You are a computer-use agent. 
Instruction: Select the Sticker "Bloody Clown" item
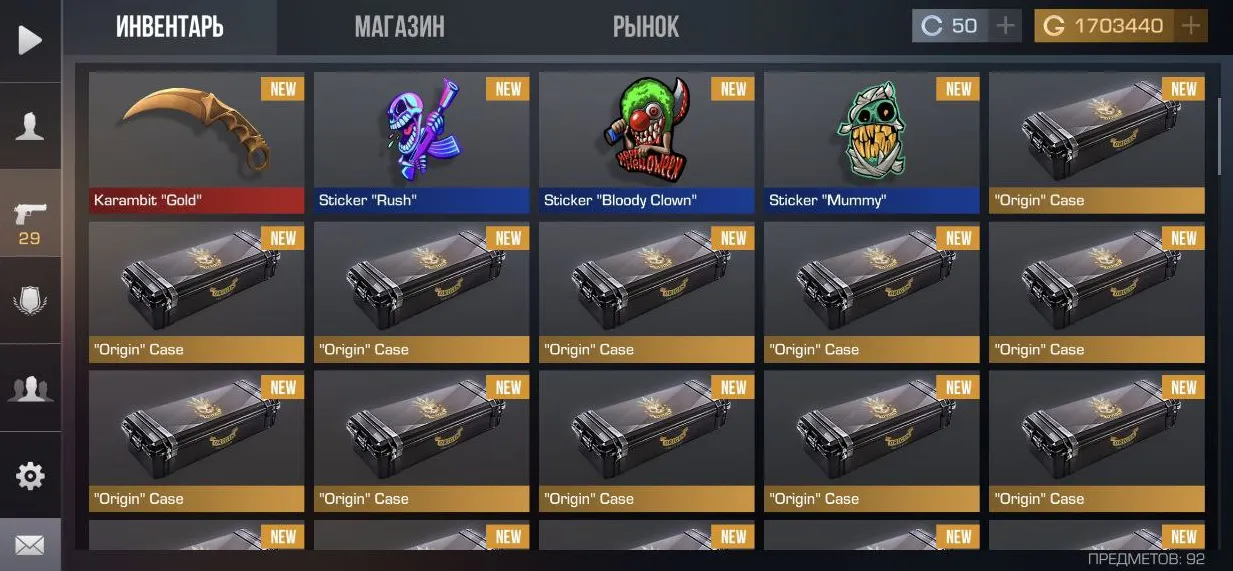[646, 142]
